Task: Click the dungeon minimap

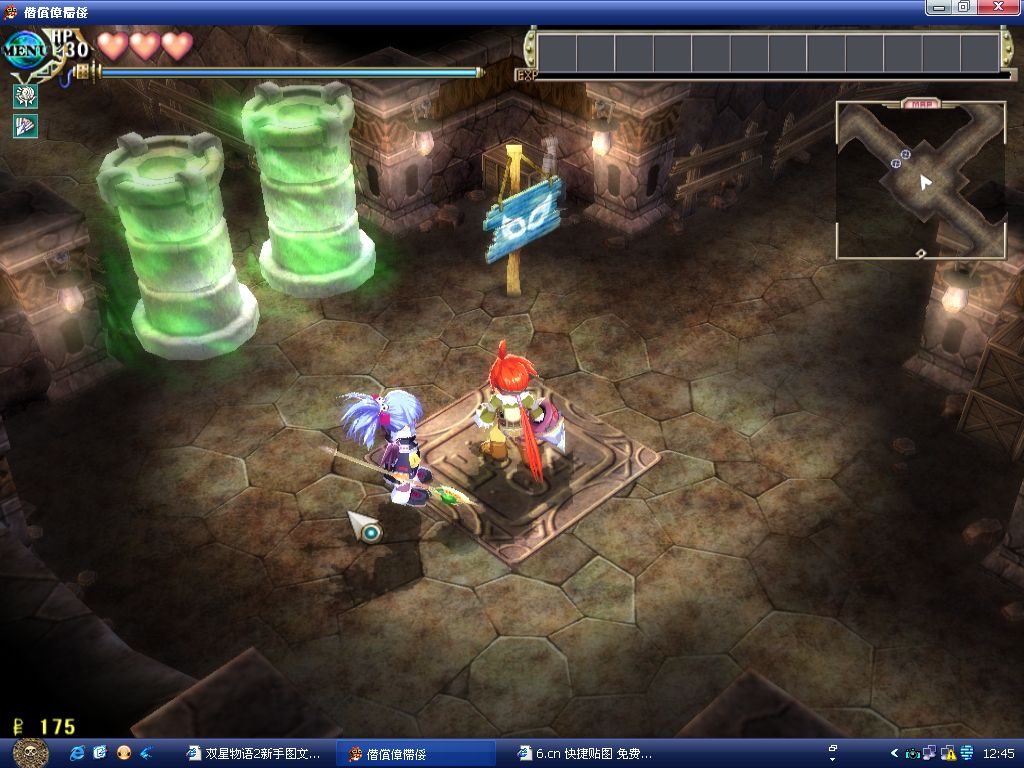Action: (x=921, y=182)
